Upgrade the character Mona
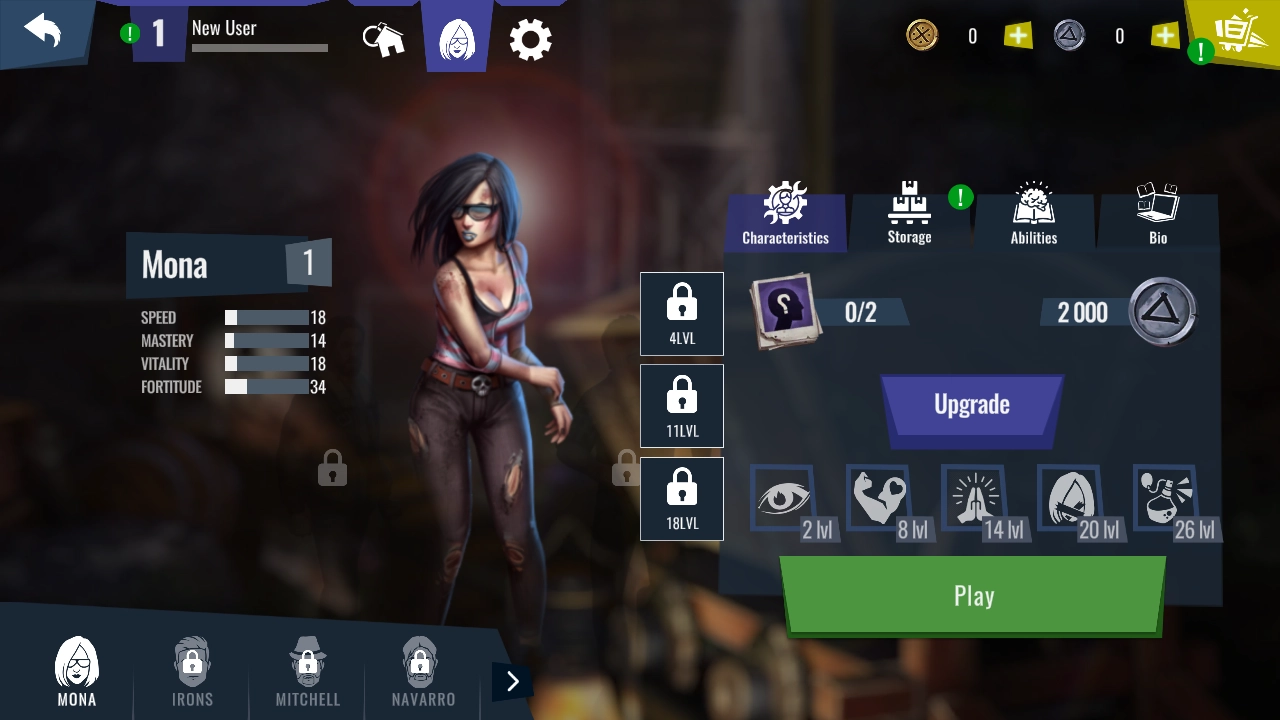The image size is (1280, 720). pos(971,405)
